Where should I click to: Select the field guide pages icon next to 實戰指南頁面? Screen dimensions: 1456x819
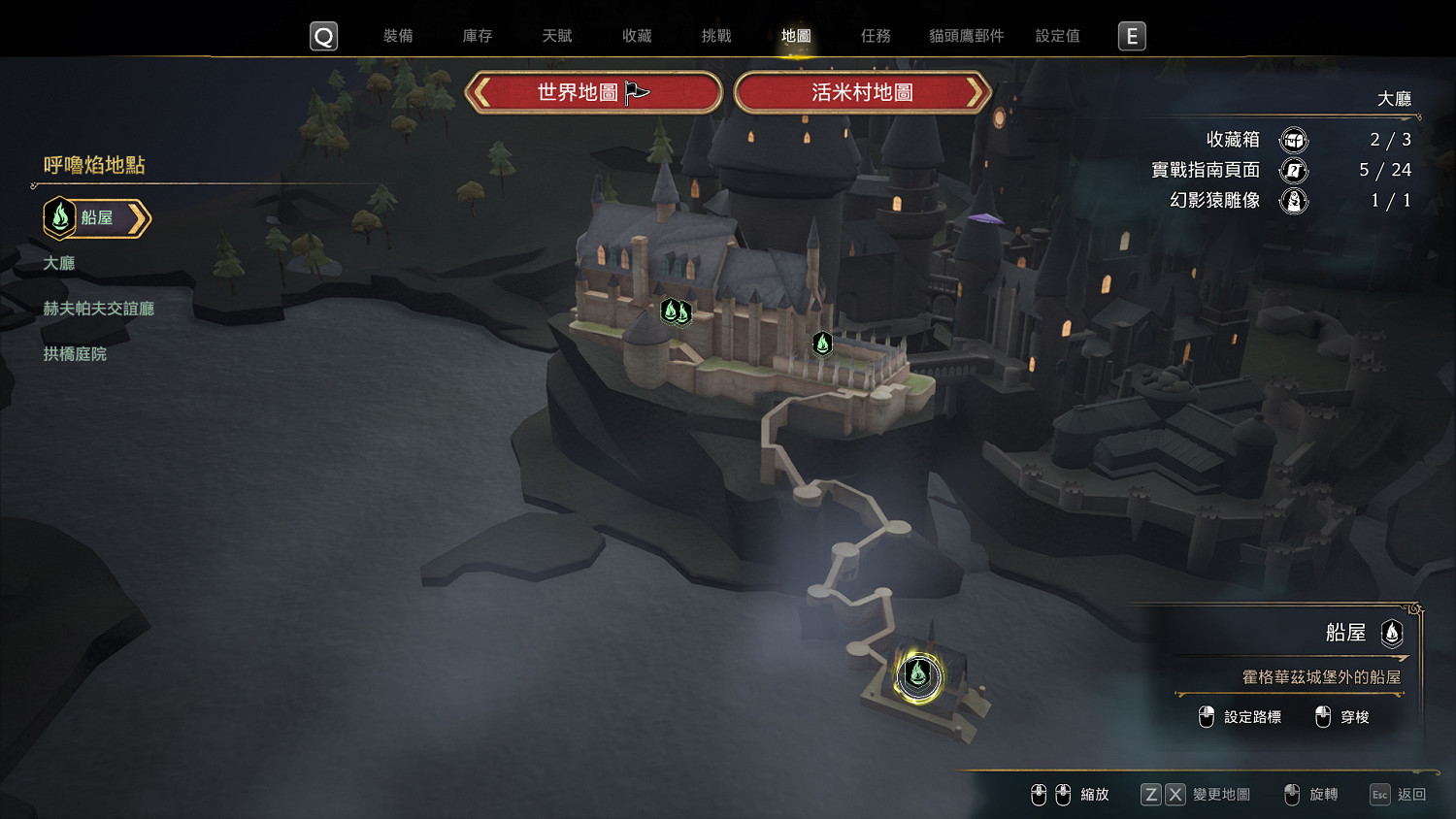1296,170
